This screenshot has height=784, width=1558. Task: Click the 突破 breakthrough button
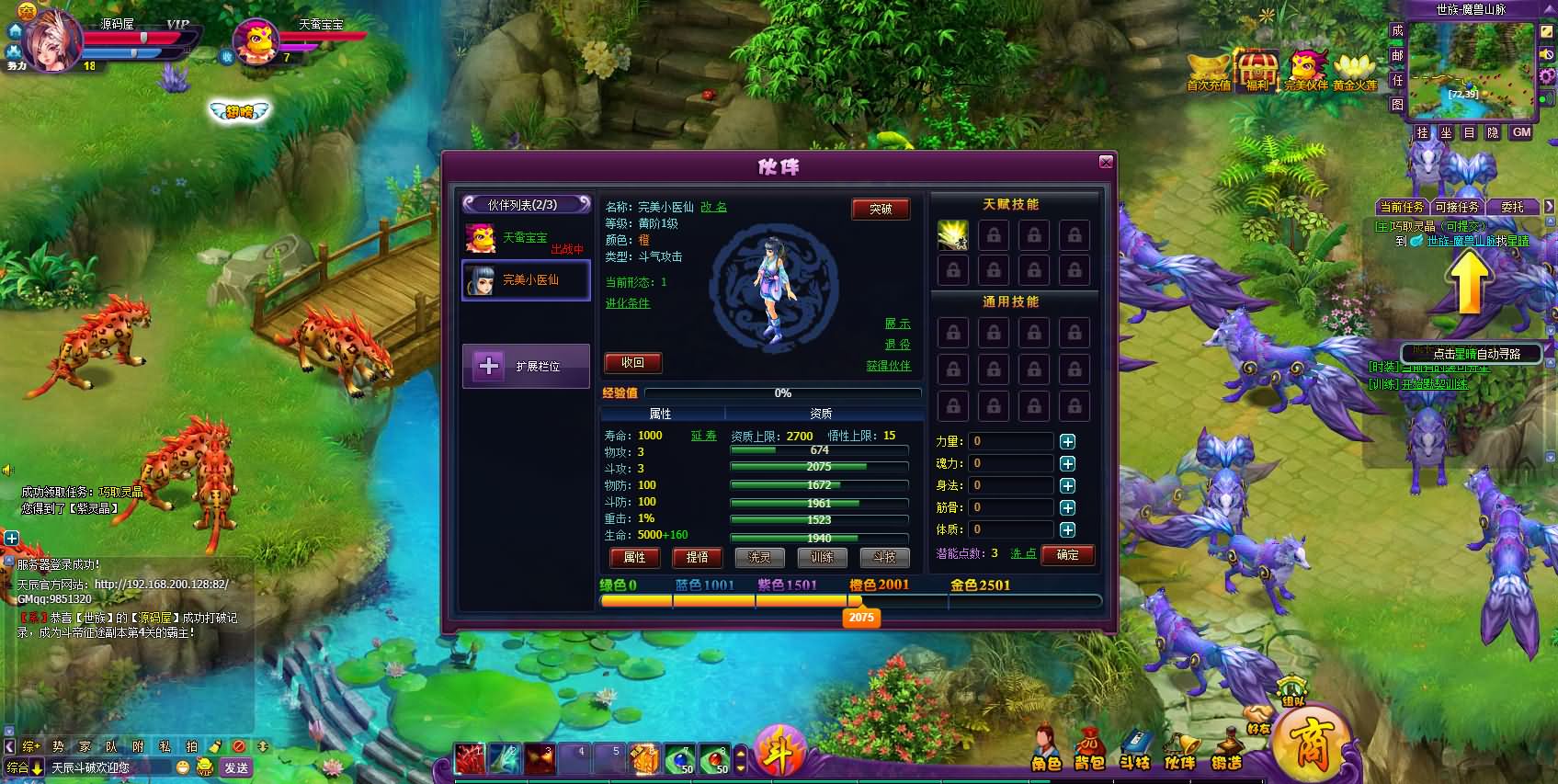tap(881, 210)
